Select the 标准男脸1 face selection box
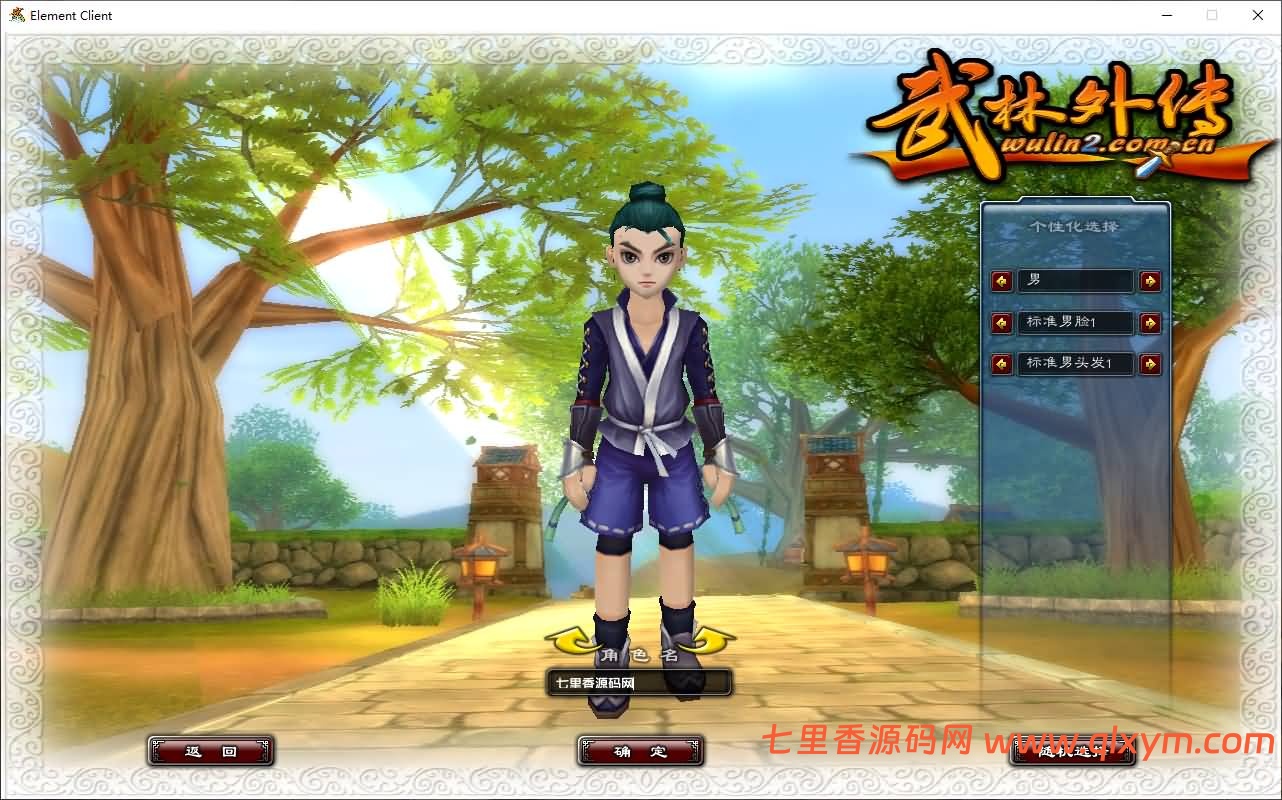Screen dimensions: 1282x800 [1075, 322]
